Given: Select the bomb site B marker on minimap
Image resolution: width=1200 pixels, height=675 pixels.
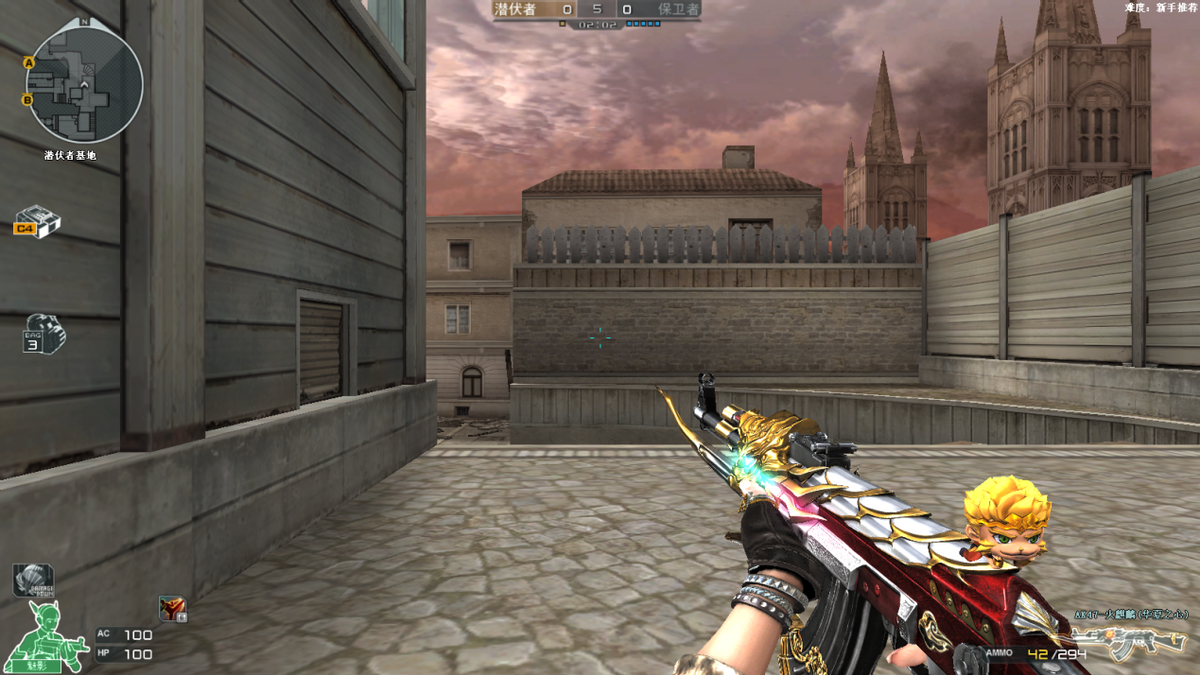Looking at the screenshot, I should pos(27,99).
